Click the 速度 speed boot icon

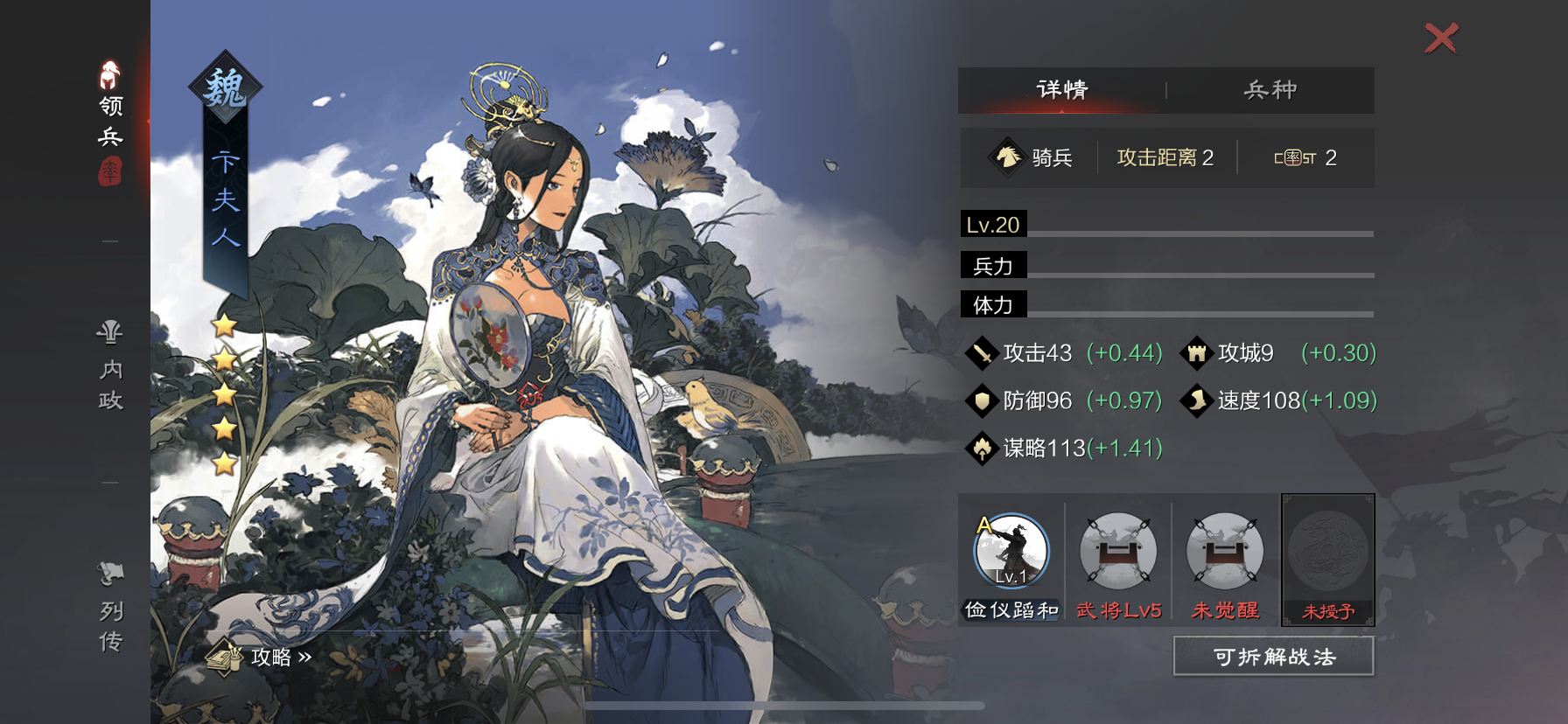[1197, 401]
